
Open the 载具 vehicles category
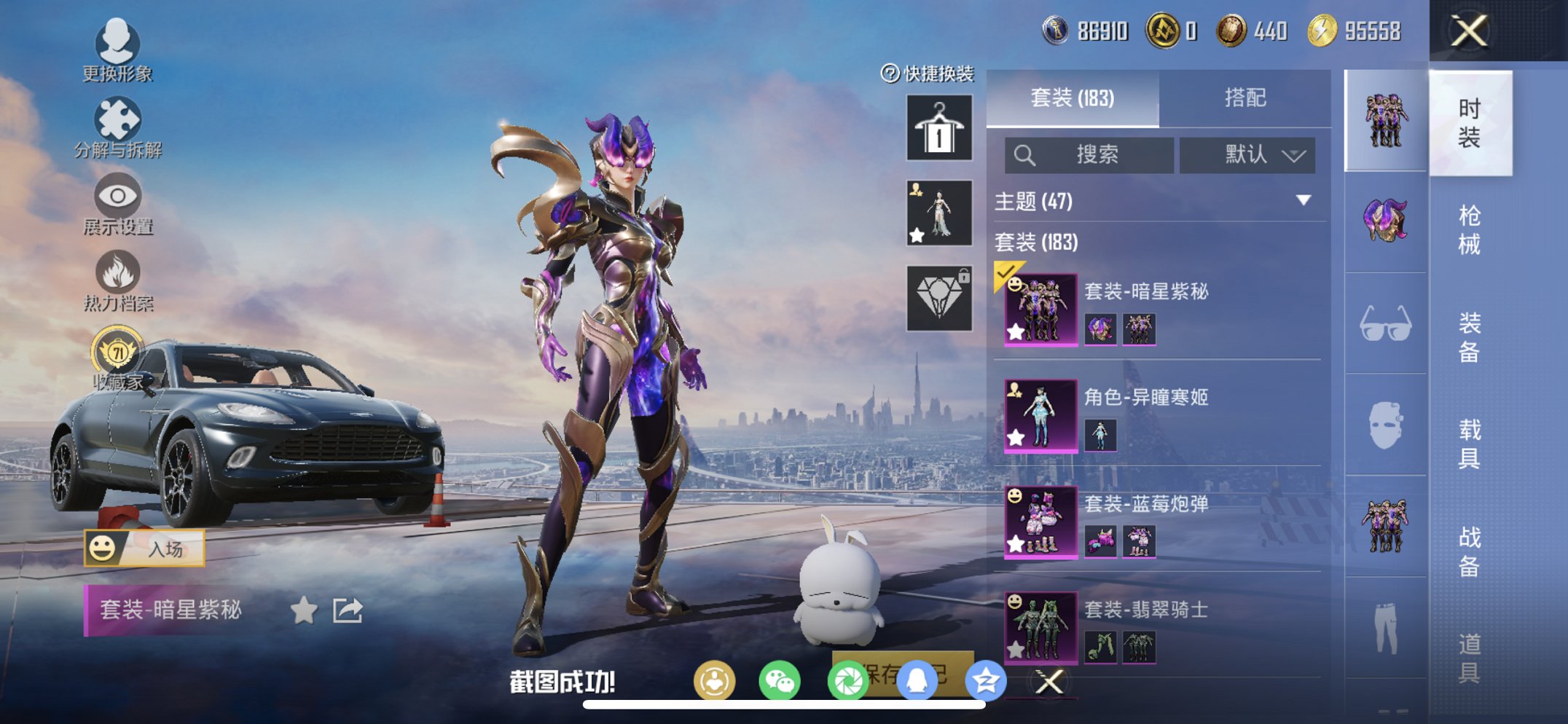pos(1469,444)
